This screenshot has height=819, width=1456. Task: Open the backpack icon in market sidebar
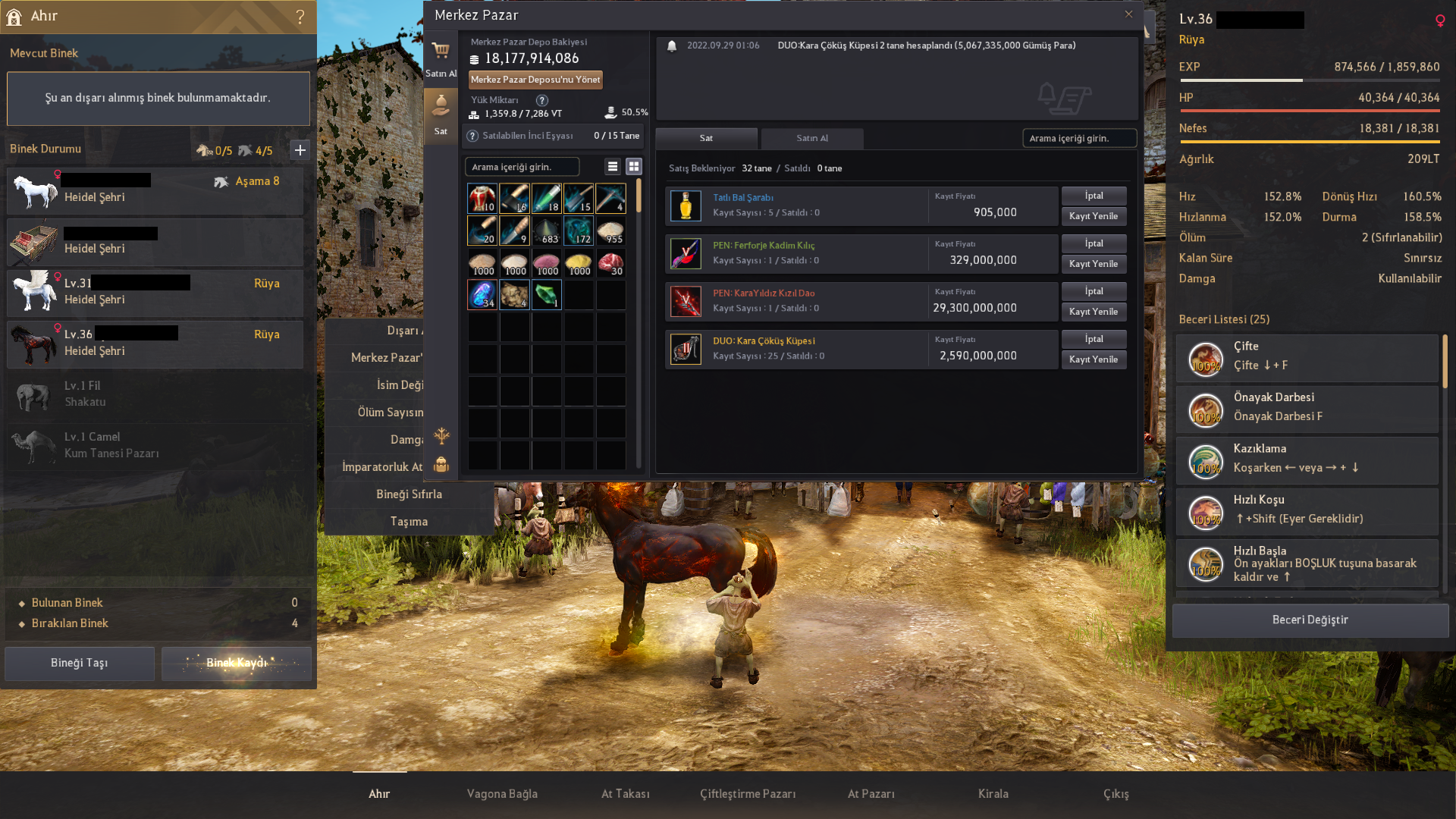(441, 464)
